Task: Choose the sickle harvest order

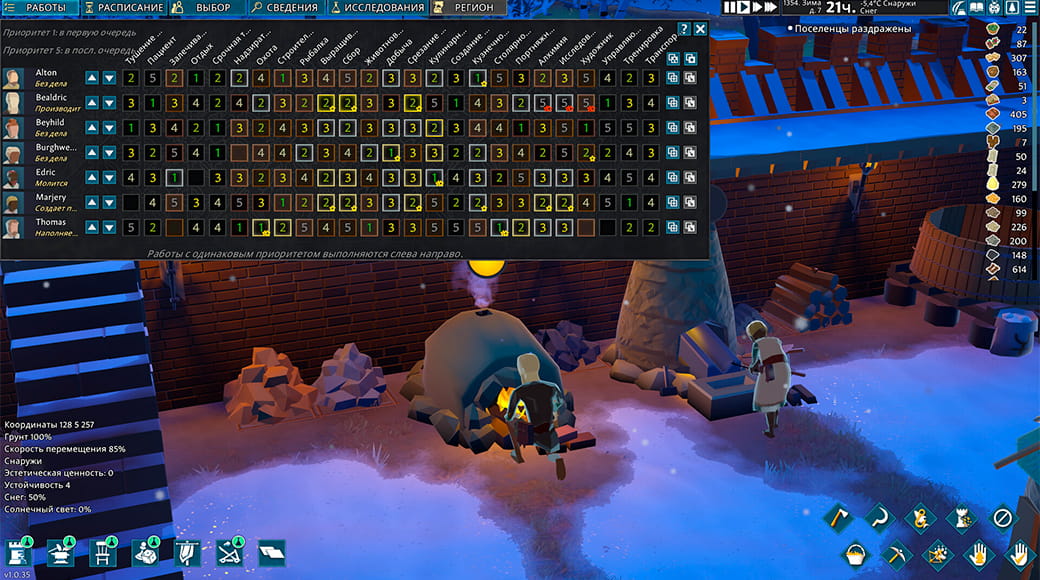Action: click(880, 518)
